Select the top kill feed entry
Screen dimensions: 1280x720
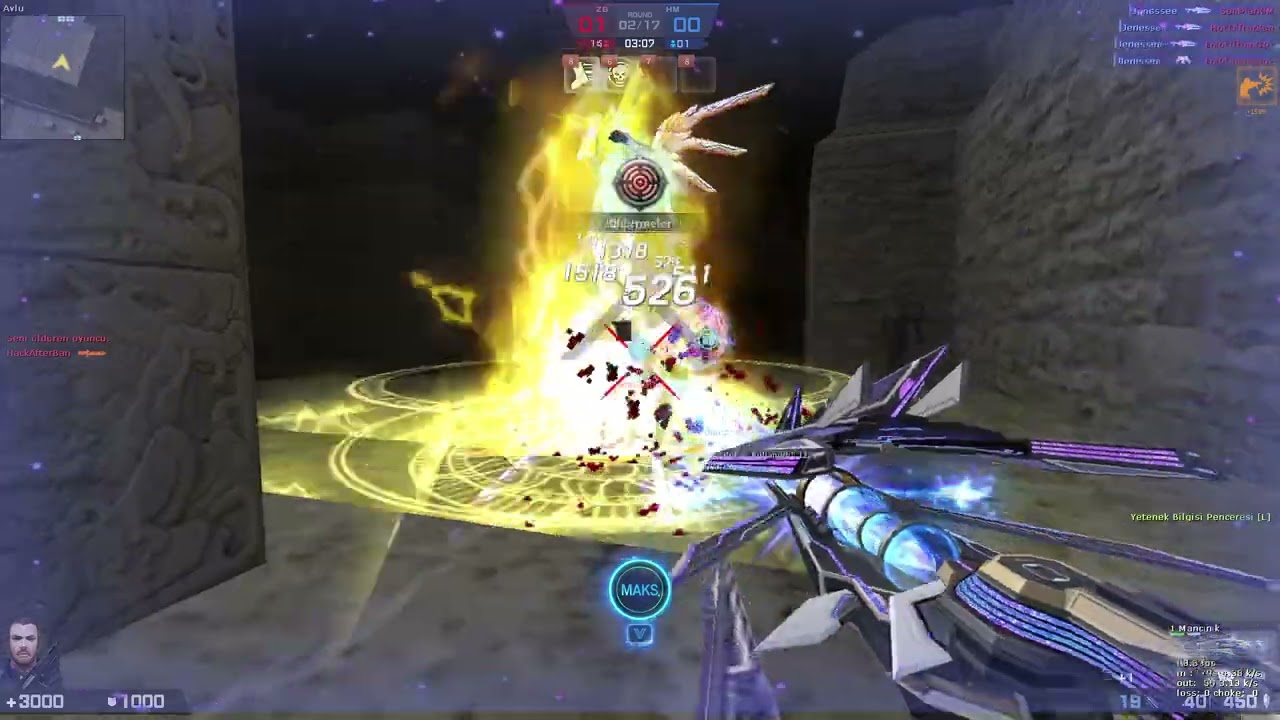pos(1197,11)
